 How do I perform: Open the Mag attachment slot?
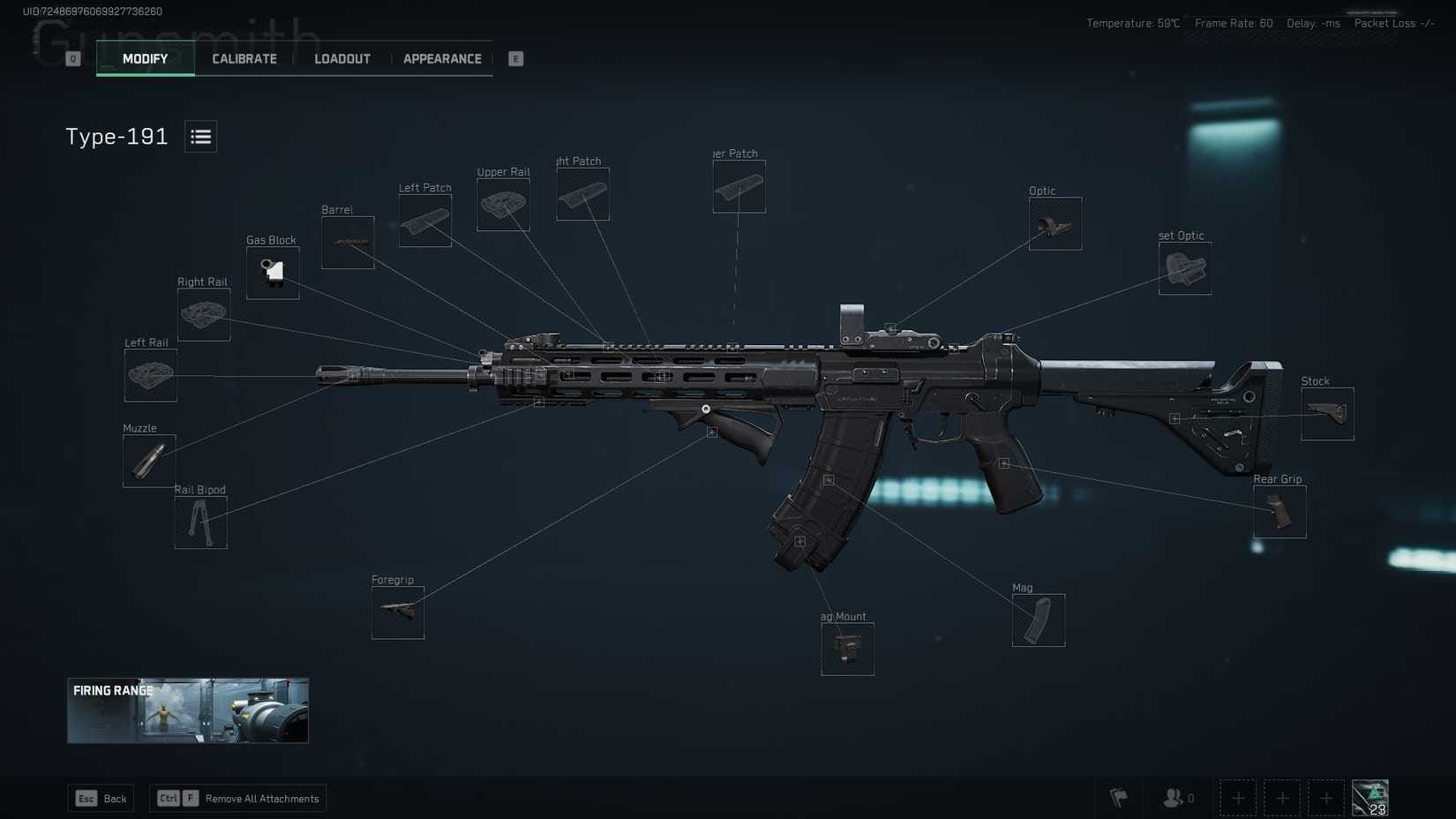click(x=1039, y=620)
